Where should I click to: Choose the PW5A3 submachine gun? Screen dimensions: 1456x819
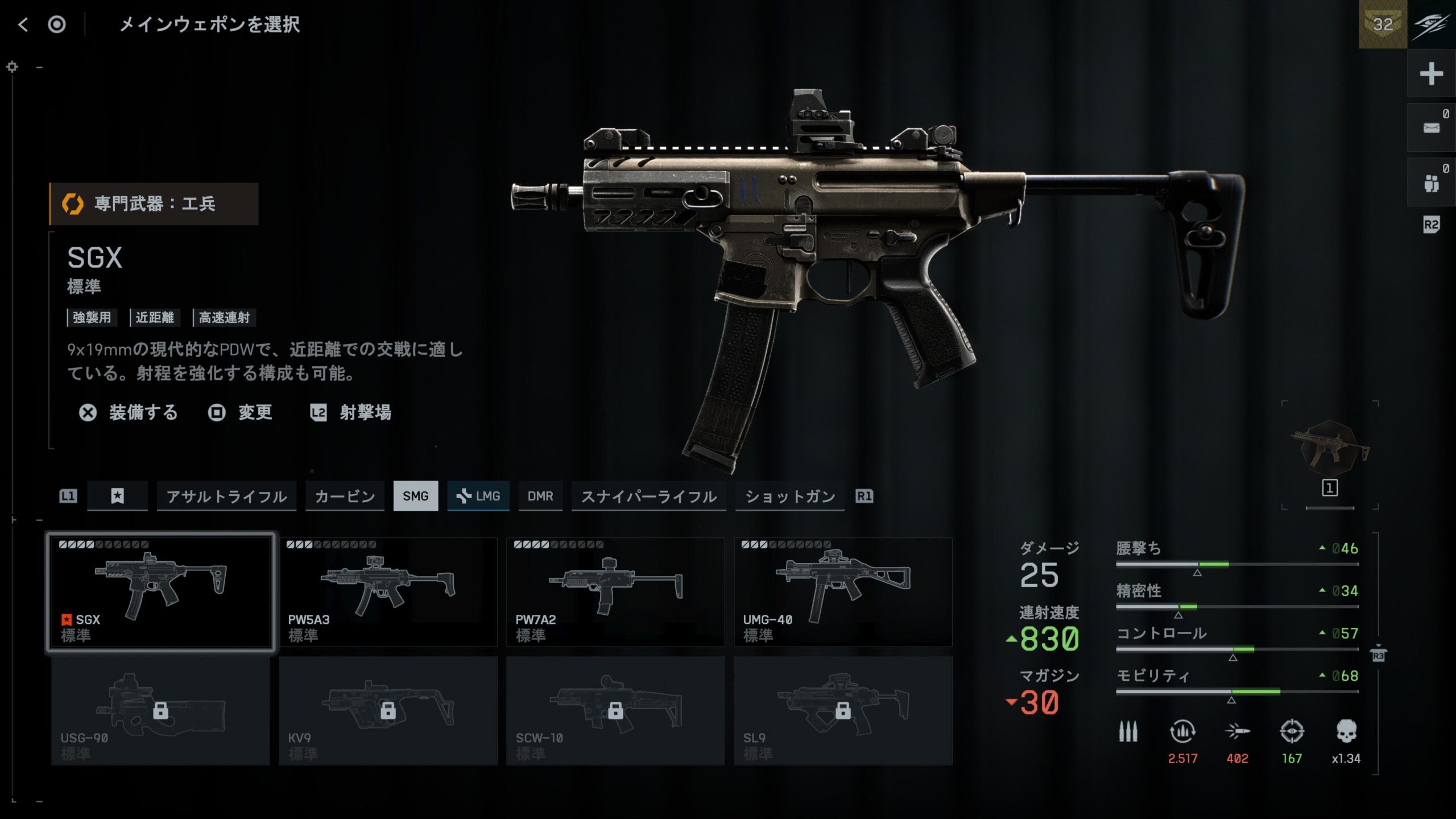coord(388,591)
